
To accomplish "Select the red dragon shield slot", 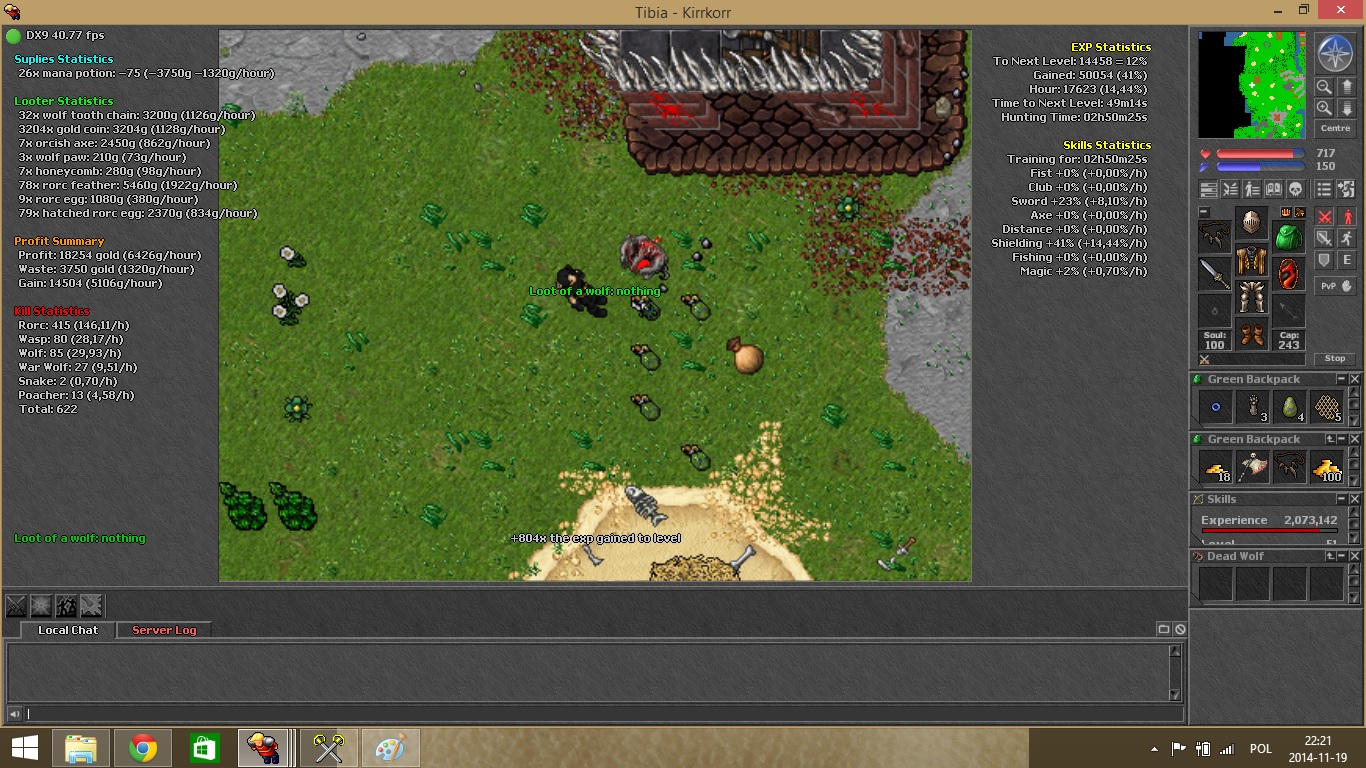I will point(1288,273).
